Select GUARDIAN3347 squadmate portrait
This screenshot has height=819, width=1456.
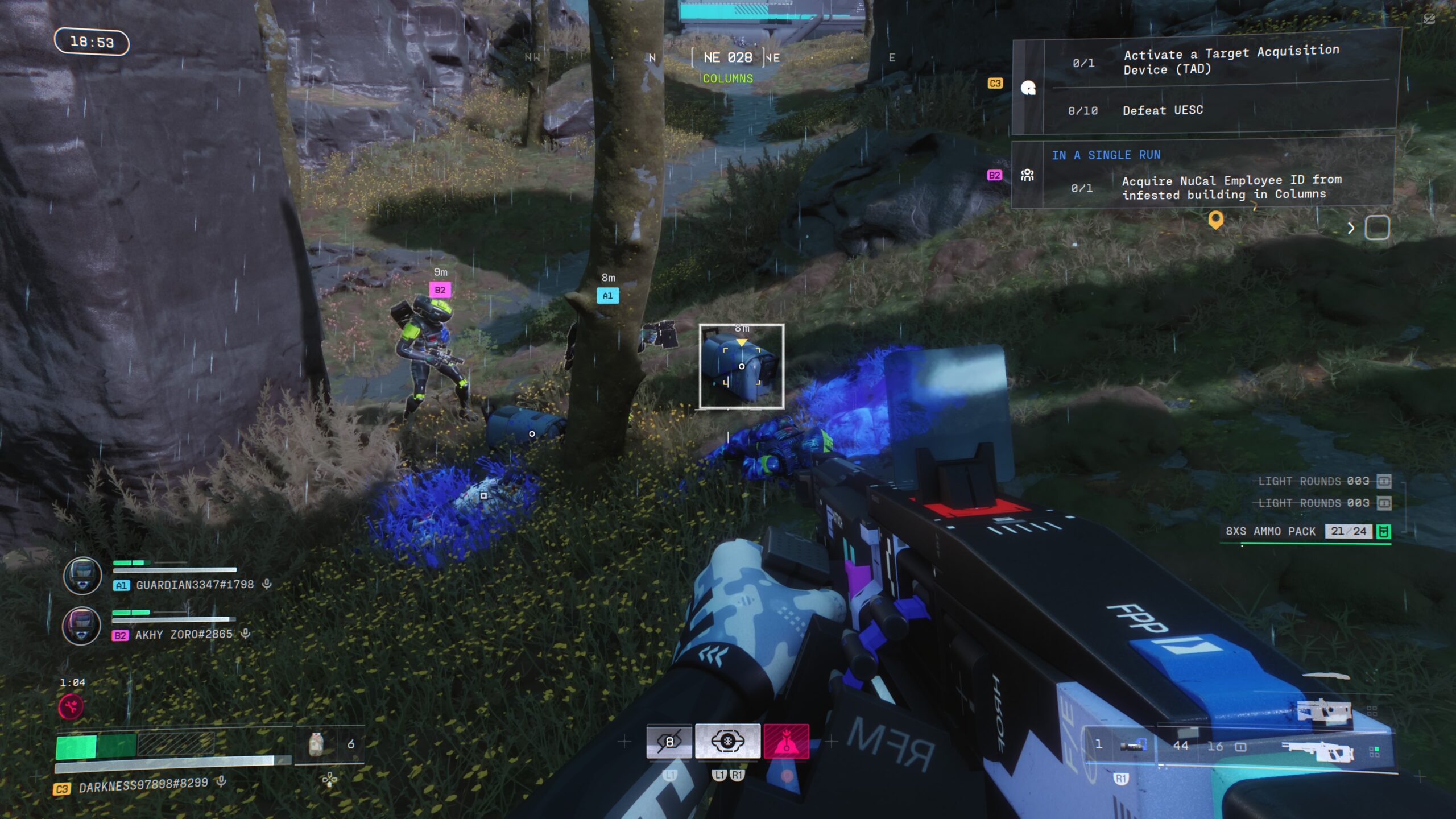(x=82, y=576)
